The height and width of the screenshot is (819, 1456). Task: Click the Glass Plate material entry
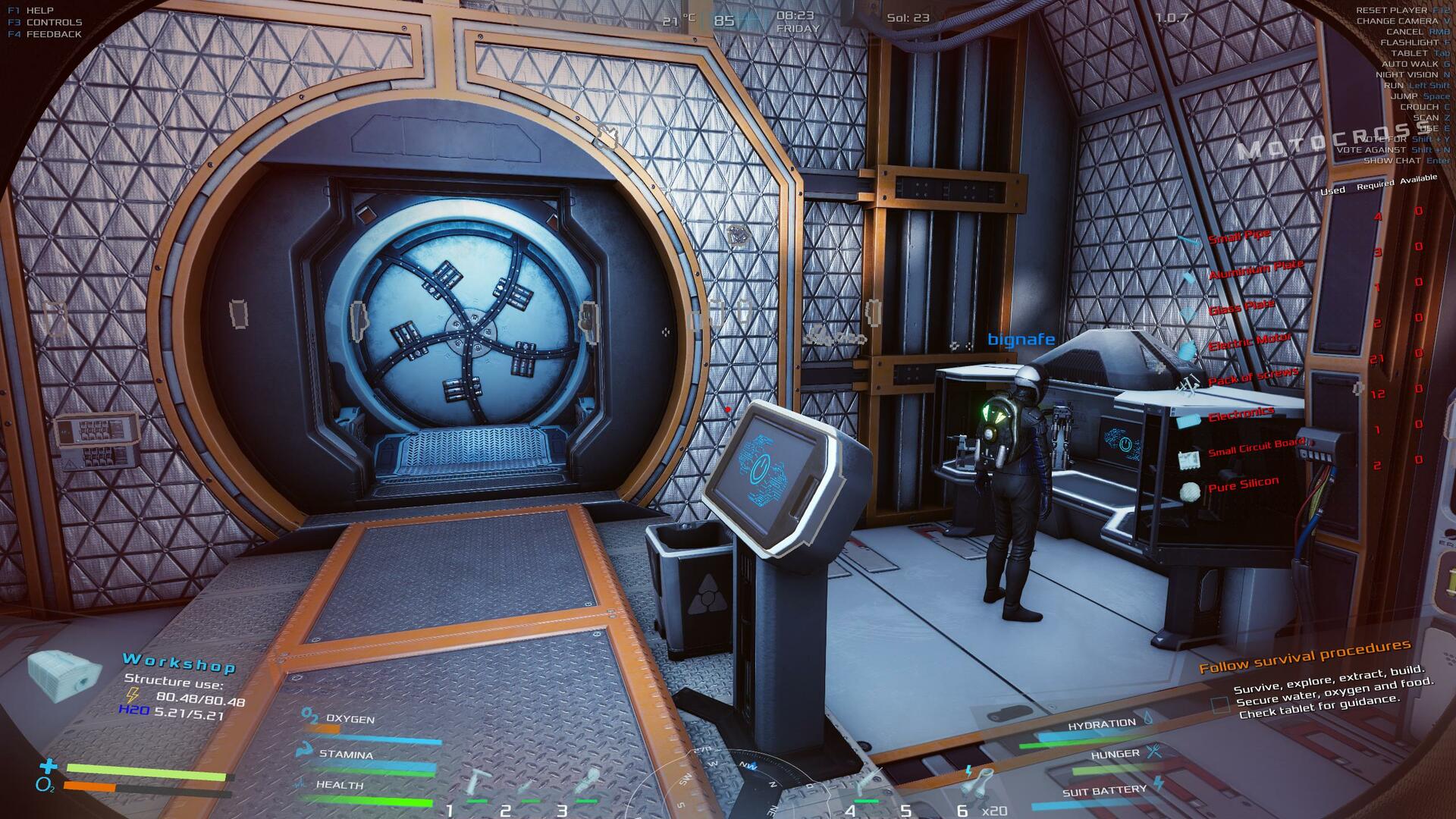pyautogui.click(x=1241, y=307)
